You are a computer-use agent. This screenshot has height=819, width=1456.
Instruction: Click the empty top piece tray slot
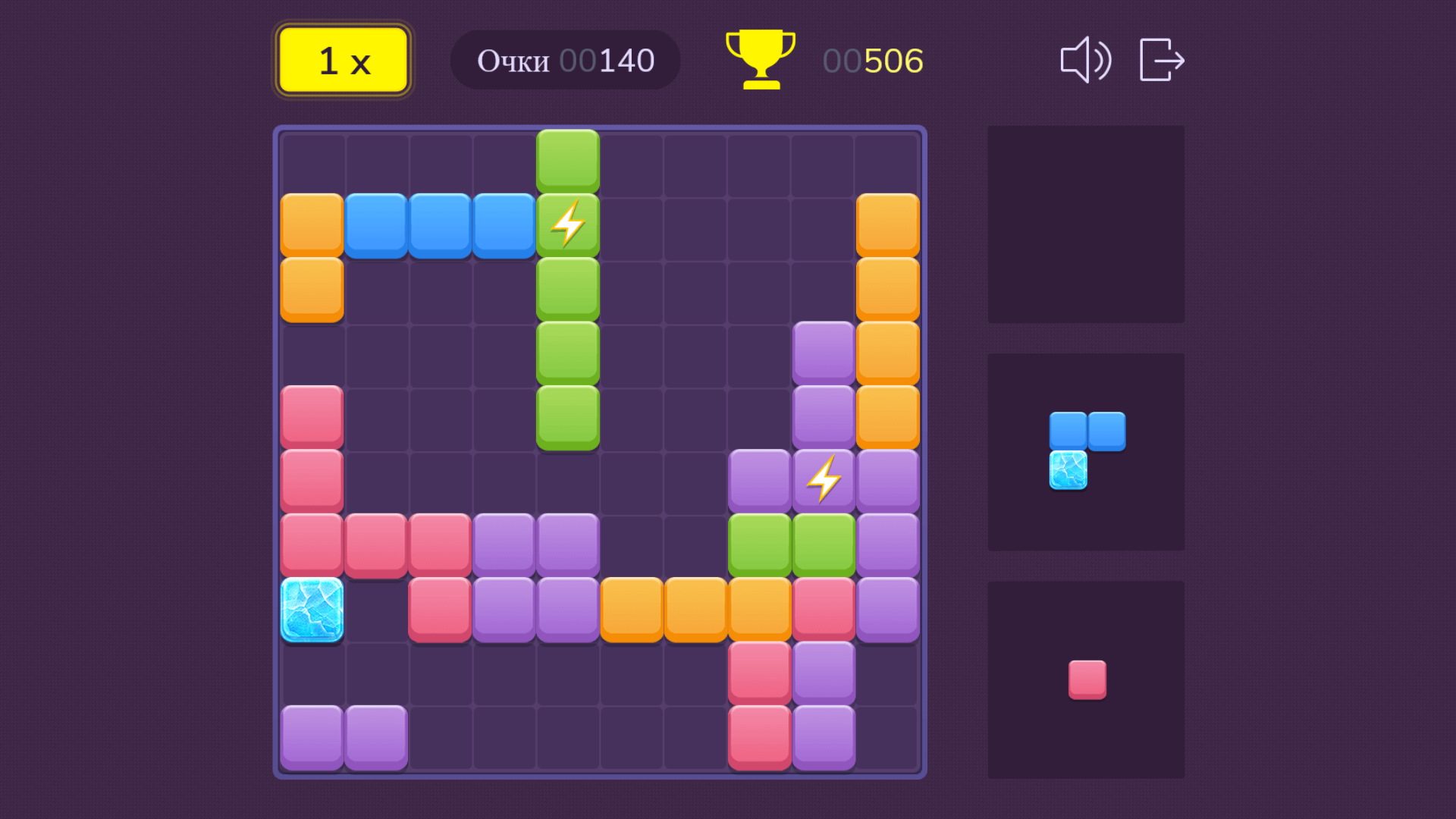[x=1086, y=224]
